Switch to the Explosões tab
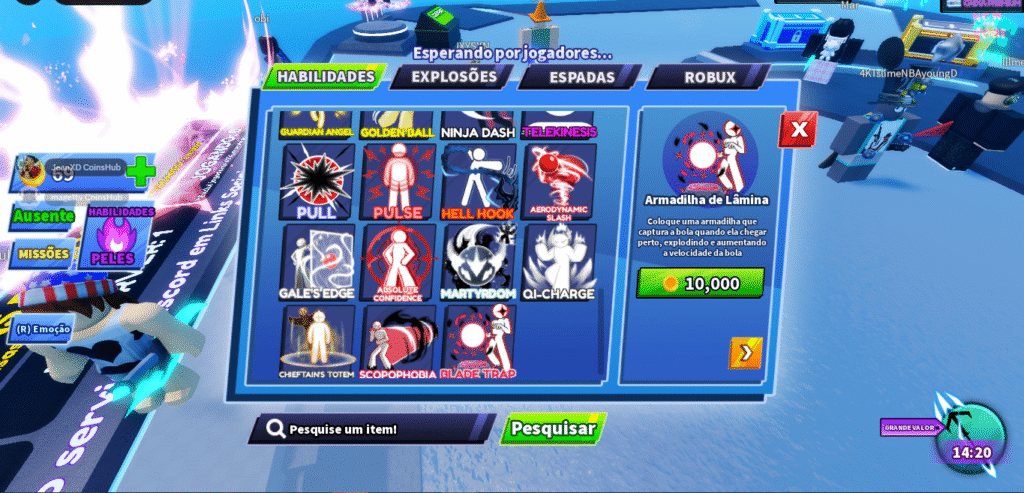1024x493 pixels. coord(453,77)
